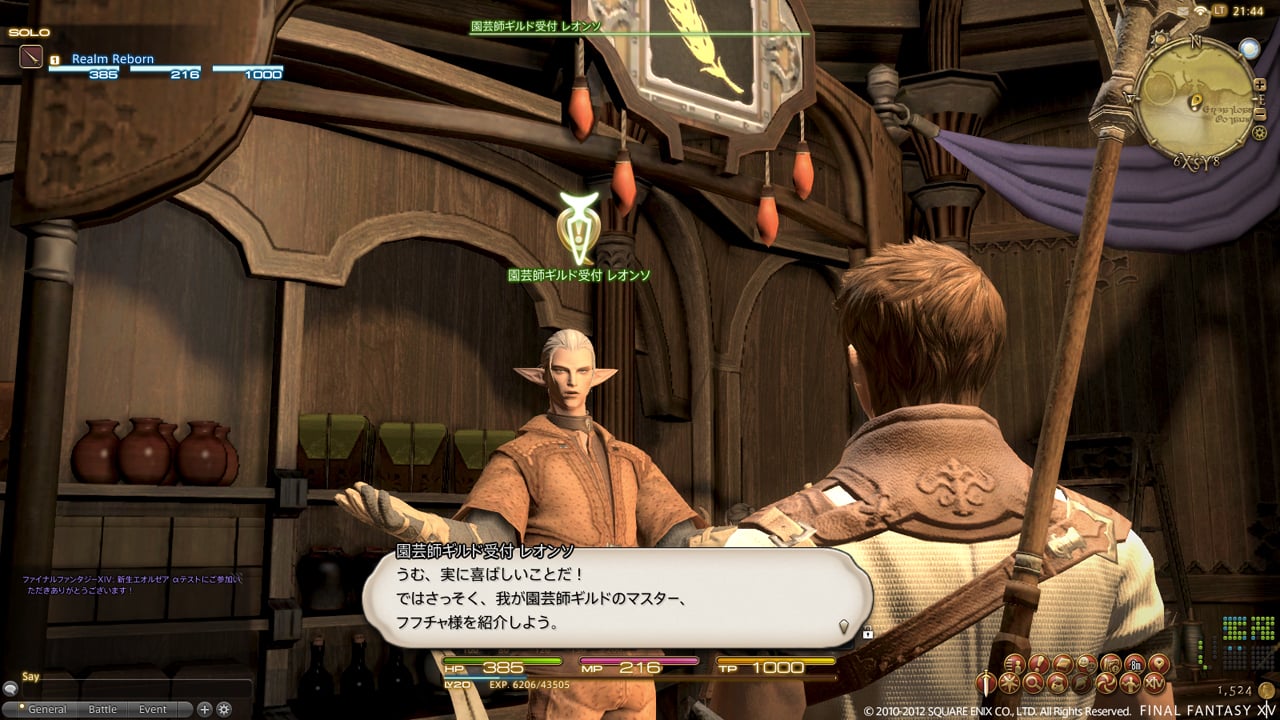Add a new chat tab with plus button

205,709
